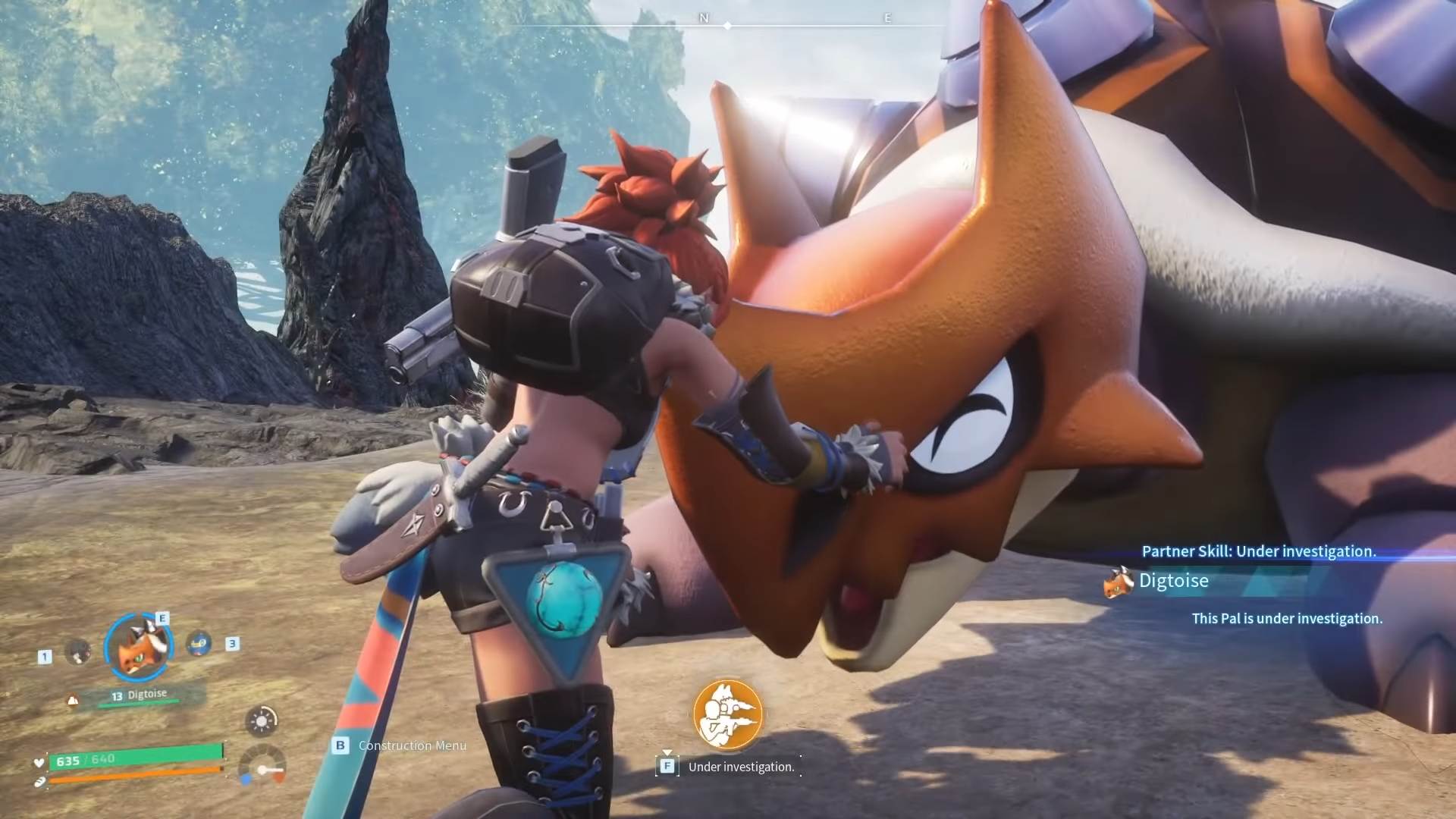
Task: Switch to the previous pal in slot 1
Action: 78,651
